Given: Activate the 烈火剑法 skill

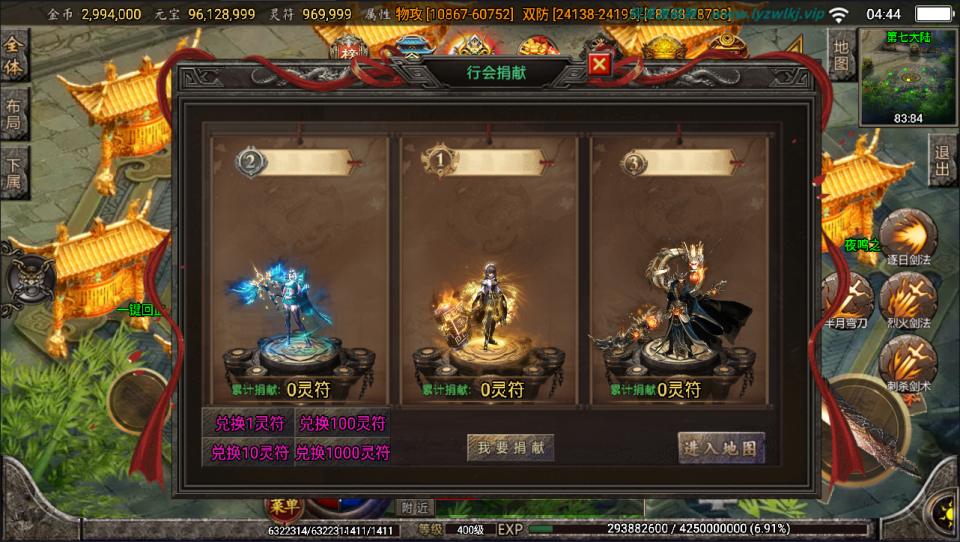Looking at the screenshot, I should pyautogui.click(x=908, y=298).
